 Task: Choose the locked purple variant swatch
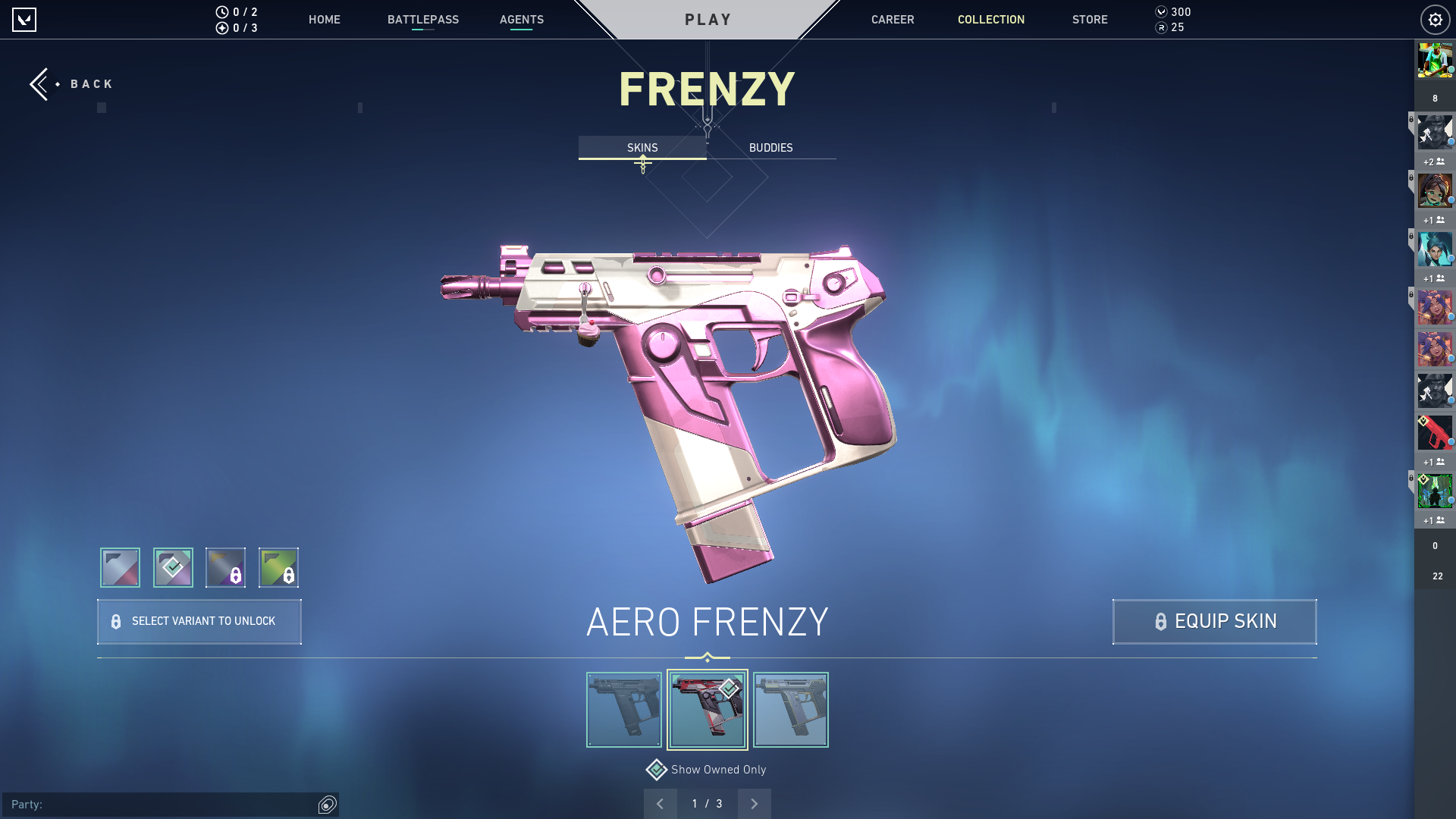[225, 567]
